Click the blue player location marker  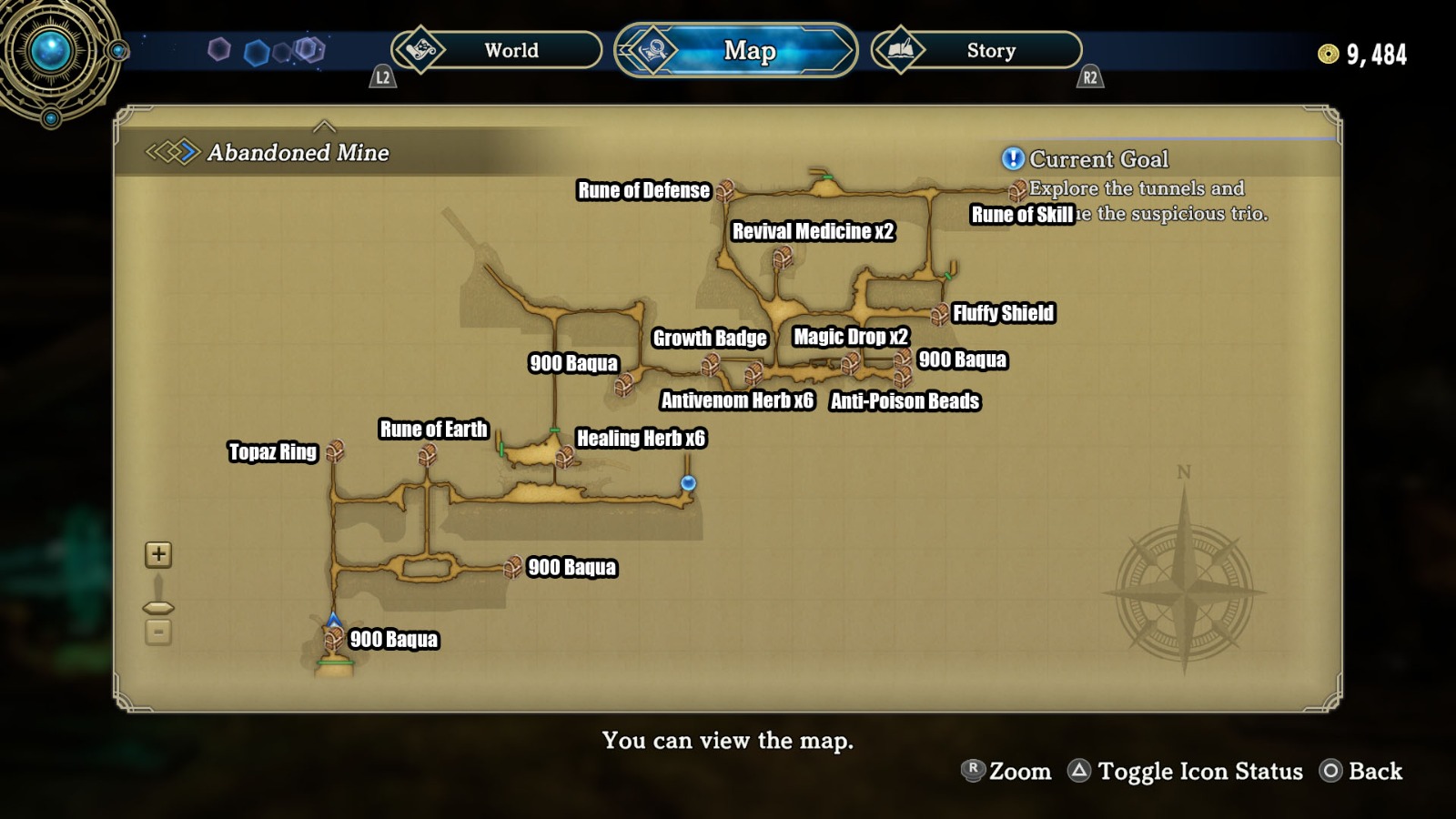[687, 485]
